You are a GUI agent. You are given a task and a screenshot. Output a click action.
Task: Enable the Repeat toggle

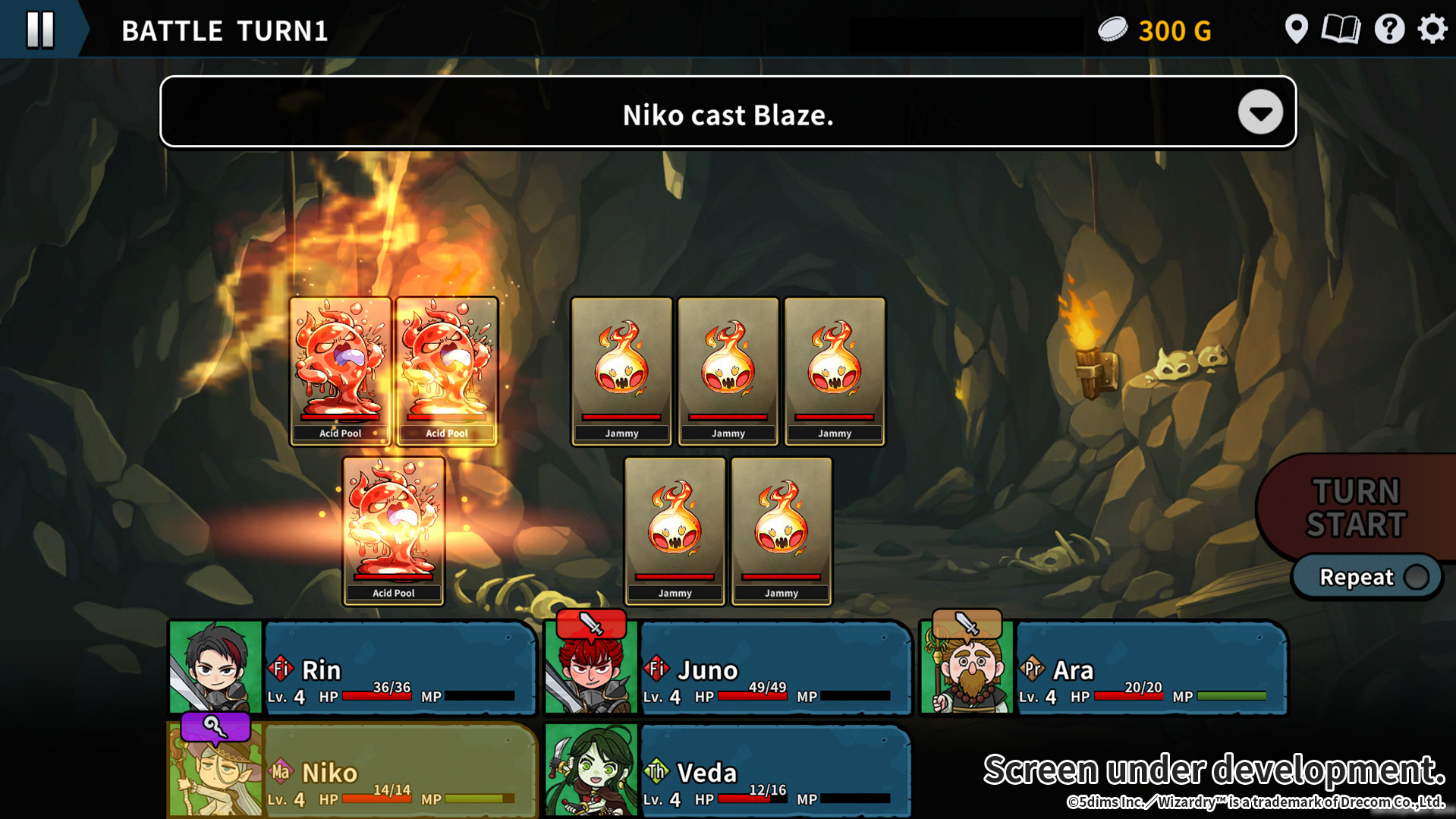pyautogui.click(x=1417, y=577)
